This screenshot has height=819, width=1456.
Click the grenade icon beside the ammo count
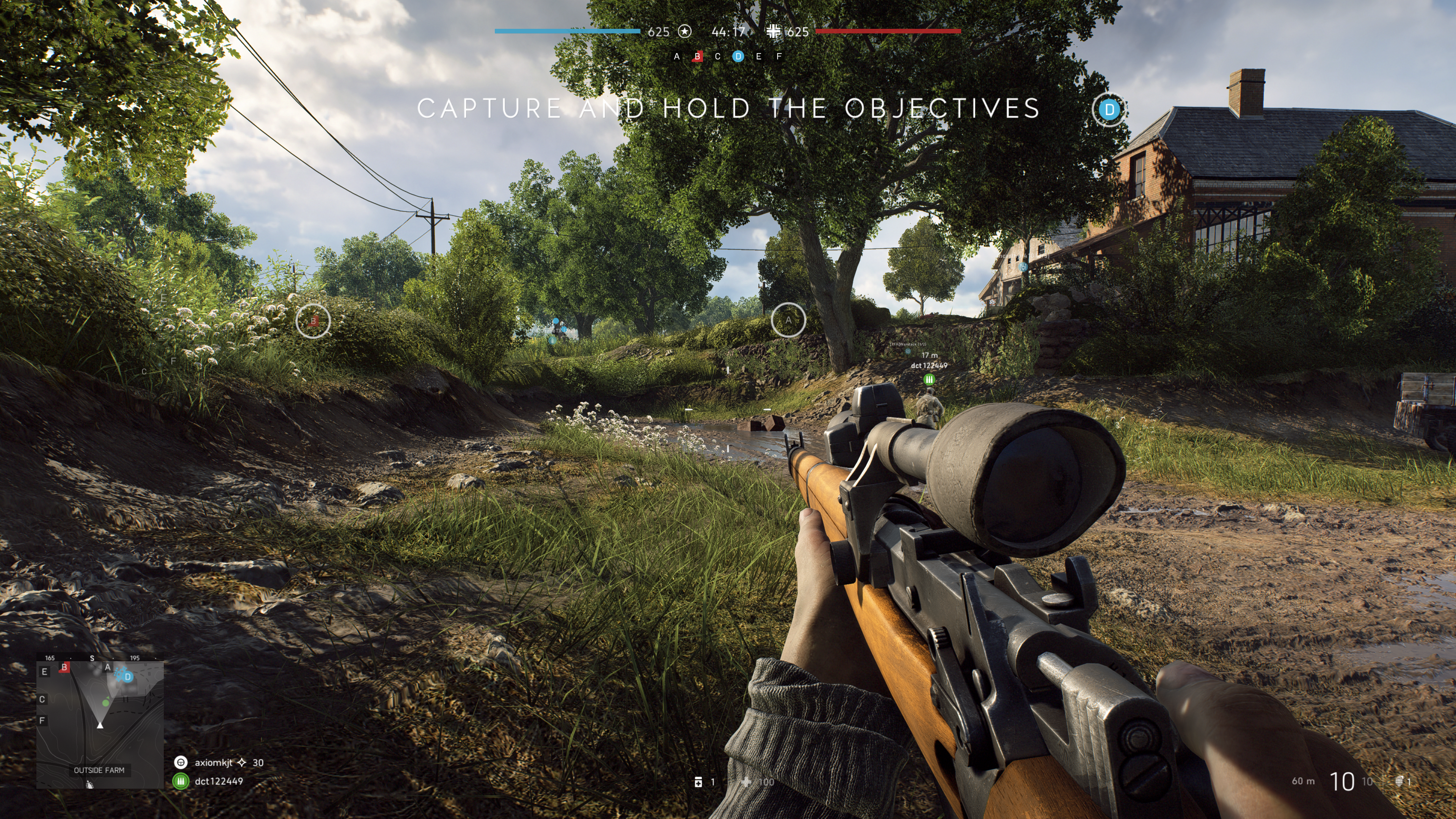point(1400,781)
